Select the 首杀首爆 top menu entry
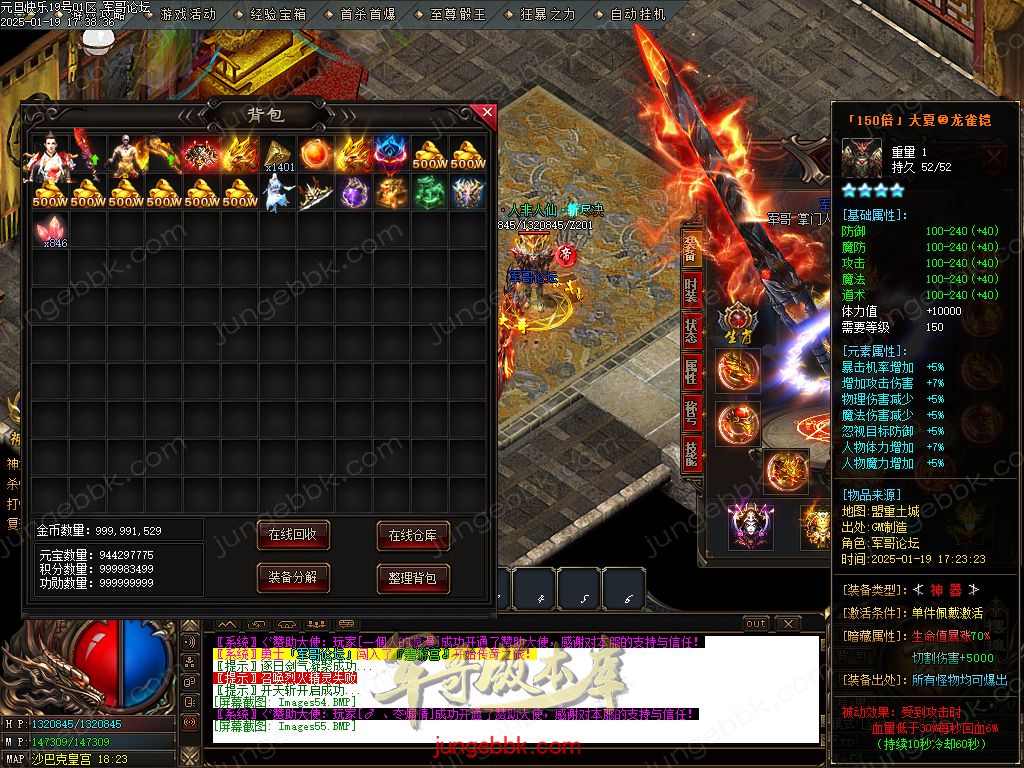Viewport: 1024px width, 768px height. [367, 15]
